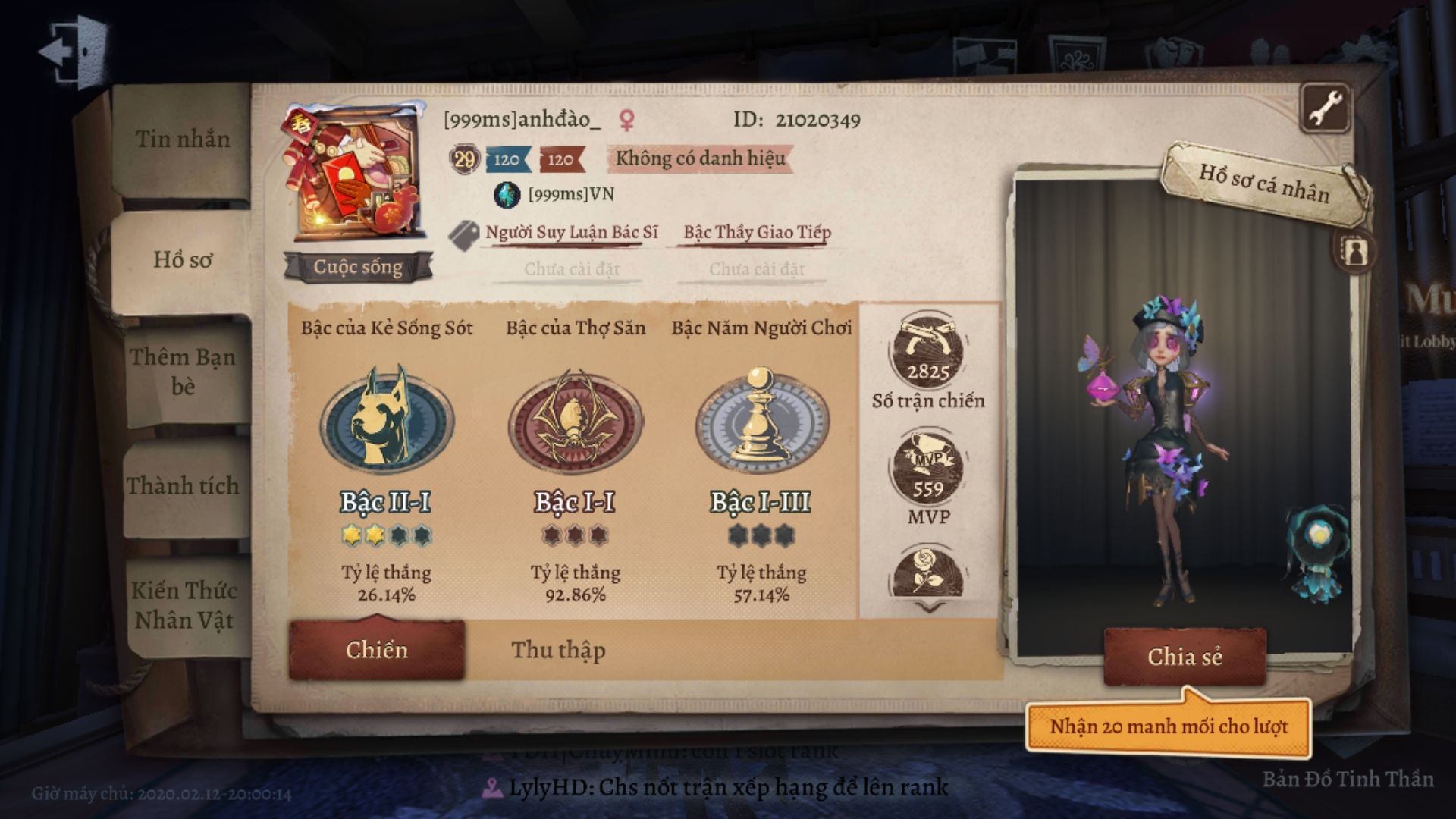Screen dimensions: 1456x819
Task: Open the character portrait icon beside the costume
Action: click(x=1354, y=251)
